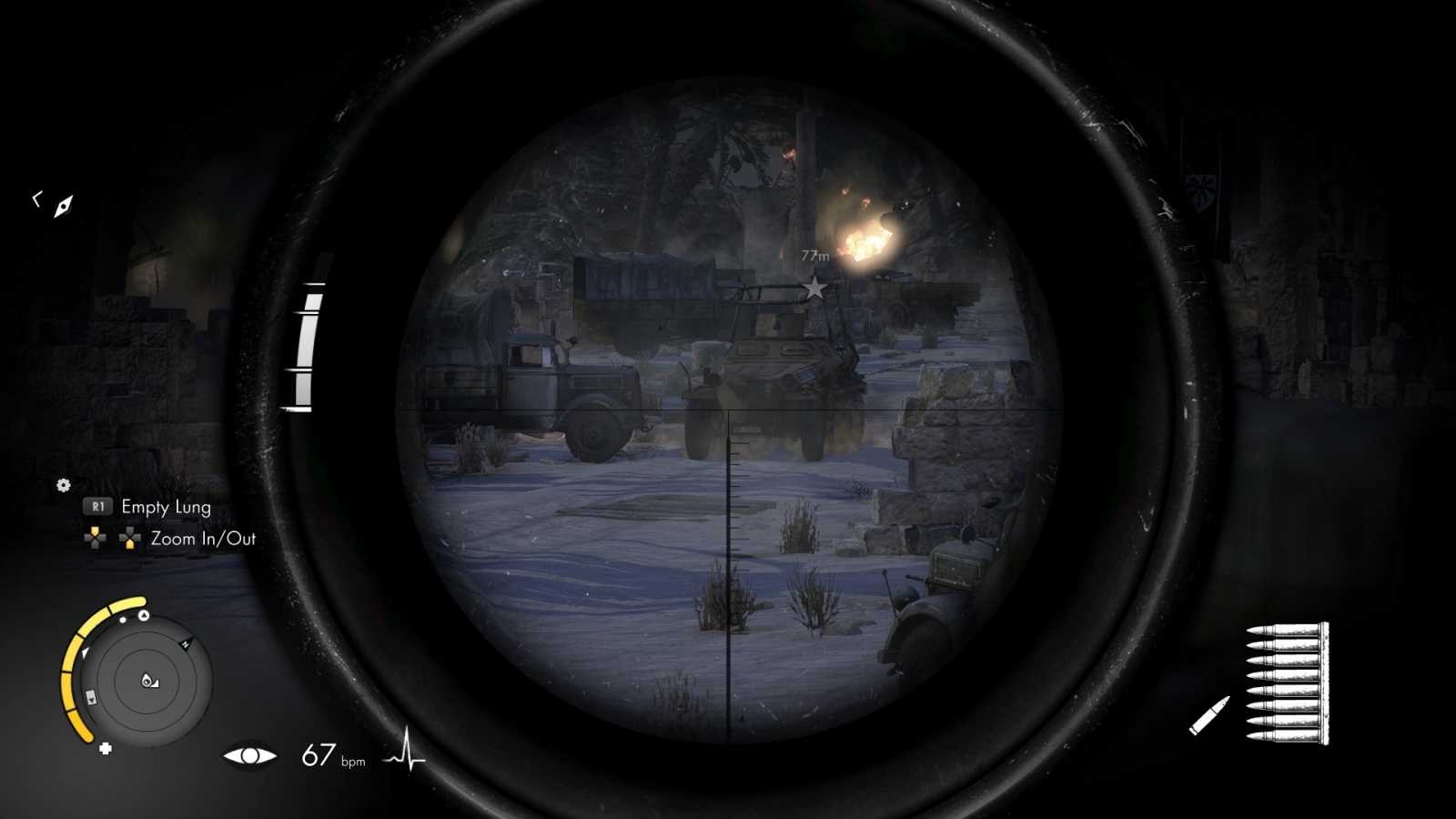The image size is (1456, 819).
Task: Click the health cross on the minimap
Action: (106, 748)
